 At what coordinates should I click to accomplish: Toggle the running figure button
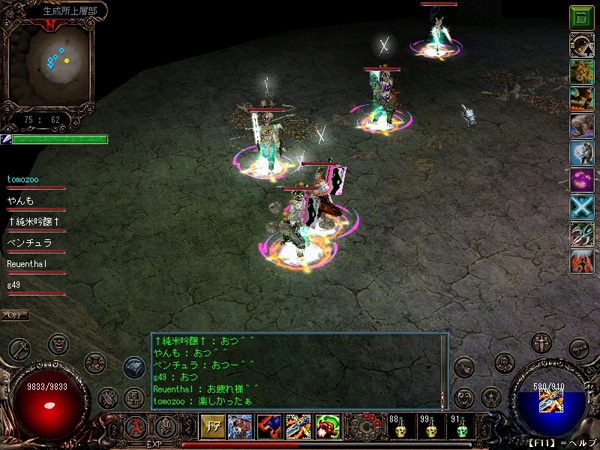136,425
